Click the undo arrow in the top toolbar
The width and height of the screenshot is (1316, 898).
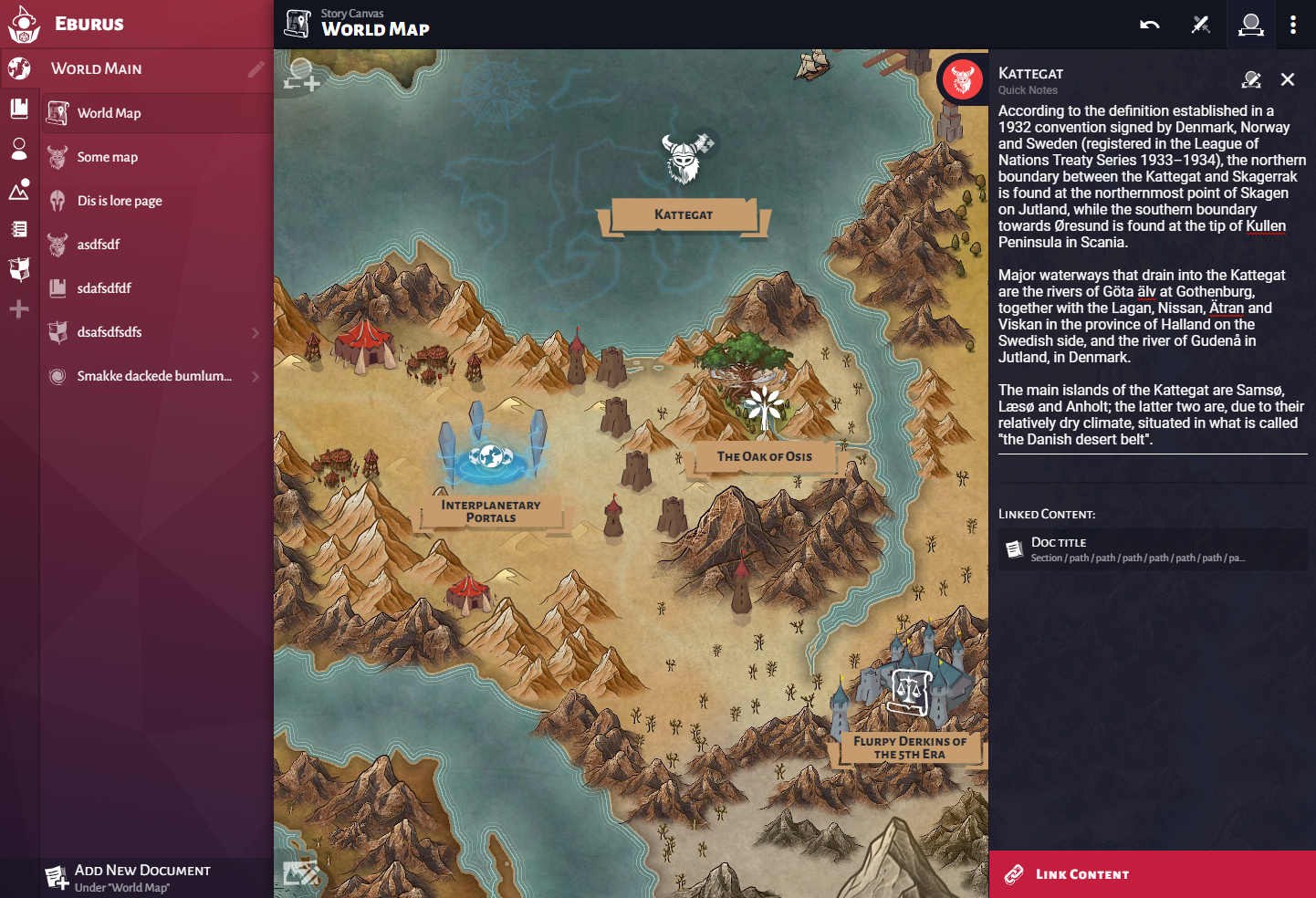tap(1150, 25)
